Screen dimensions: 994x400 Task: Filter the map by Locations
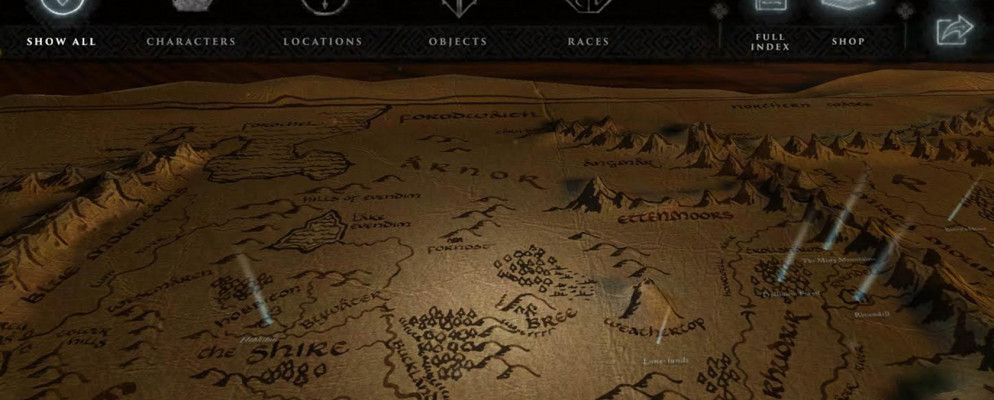(x=322, y=41)
